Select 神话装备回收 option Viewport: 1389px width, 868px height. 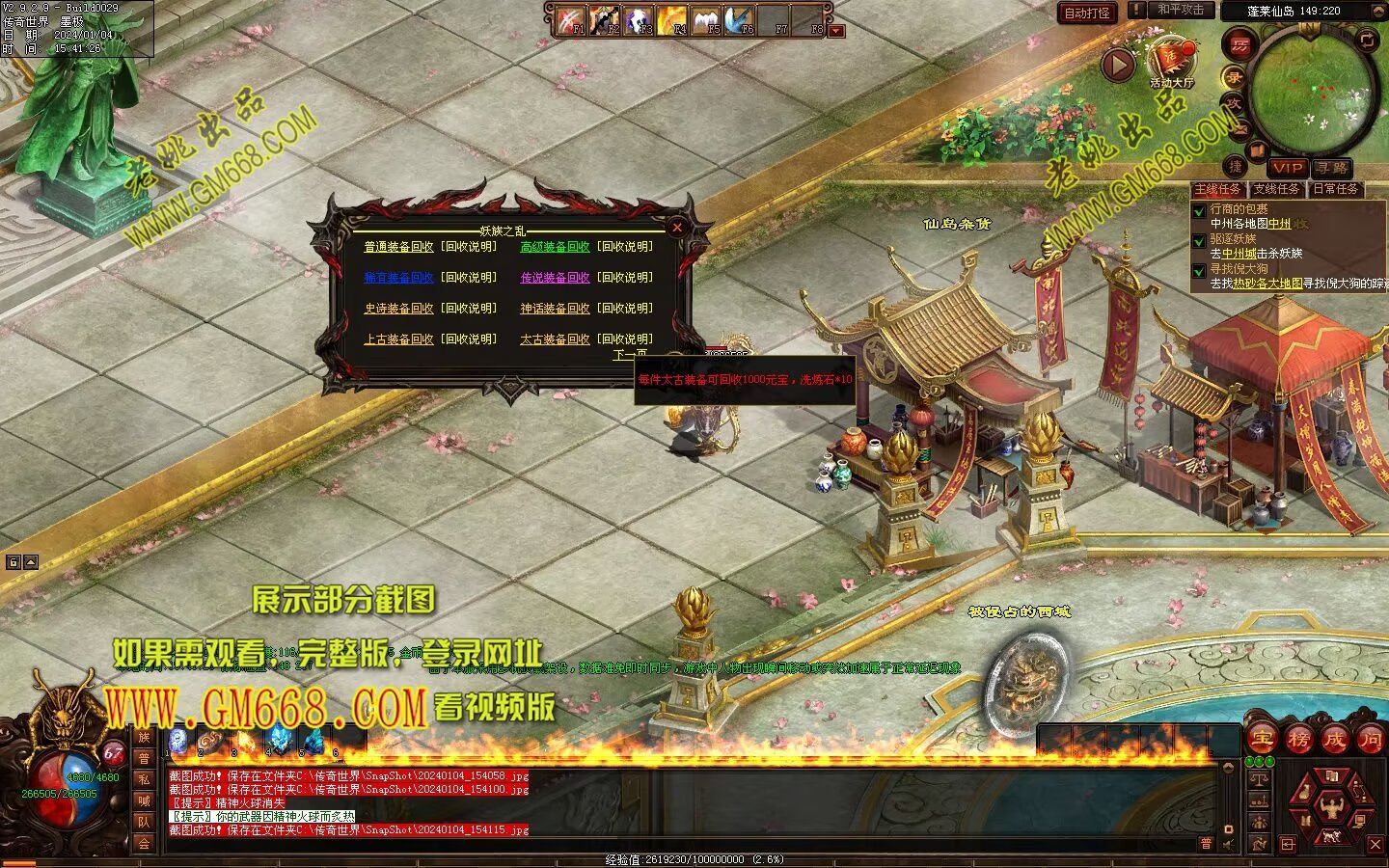(555, 309)
